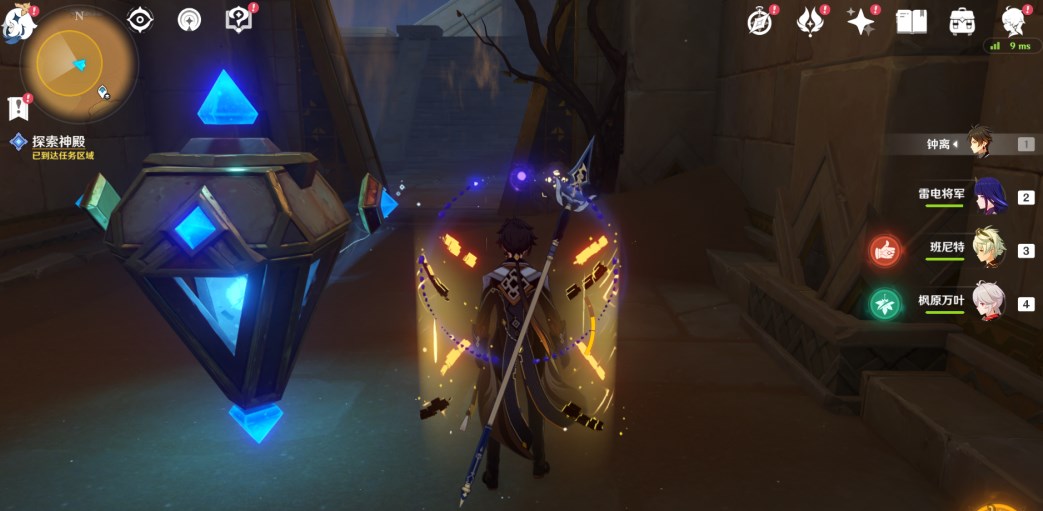Open the tutorial book with question mark
The image size is (1043, 511).
[x=238, y=20]
